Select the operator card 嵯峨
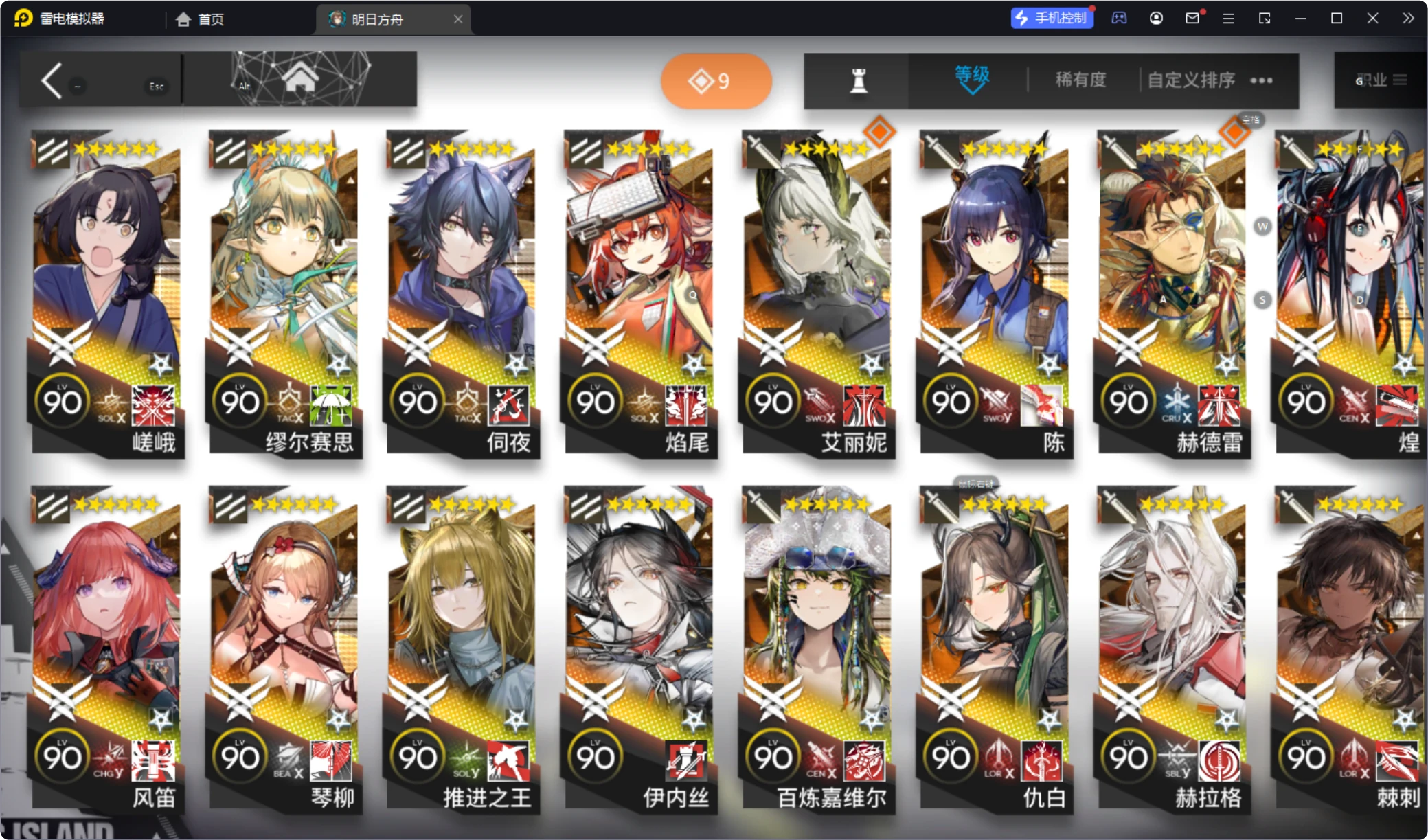1428x840 pixels. pyautogui.click(x=106, y=288)
